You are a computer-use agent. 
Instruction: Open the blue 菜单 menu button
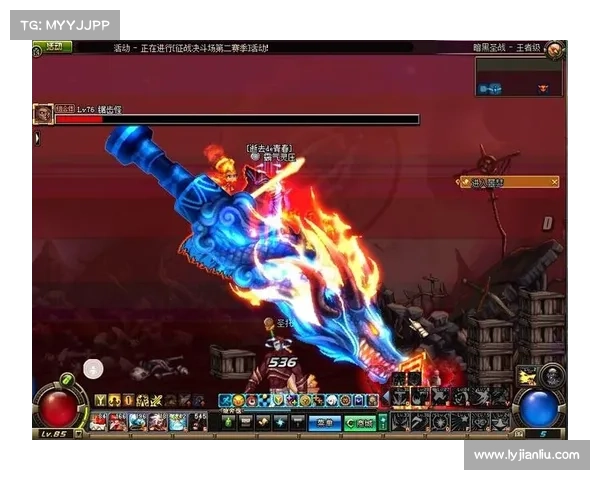(324, 423)
